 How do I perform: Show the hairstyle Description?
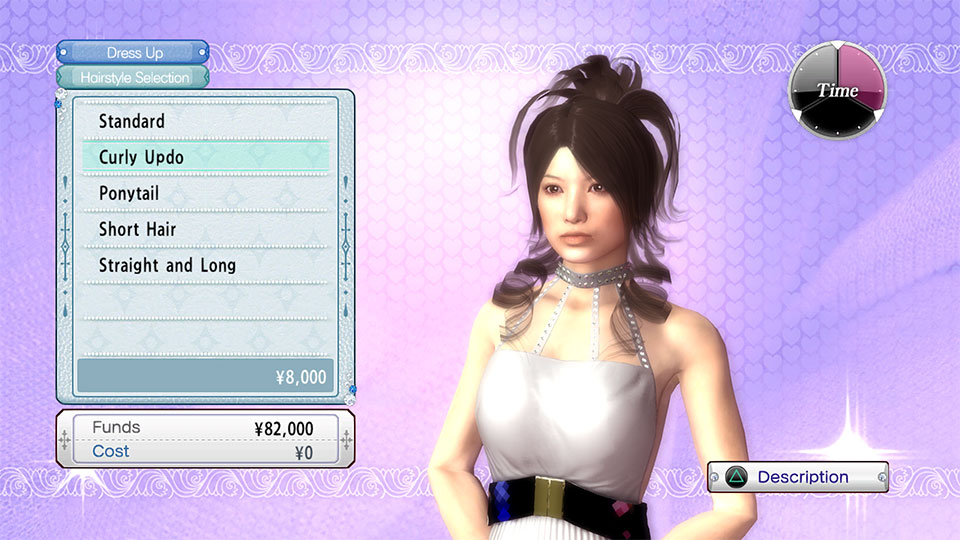click(798, 477)
